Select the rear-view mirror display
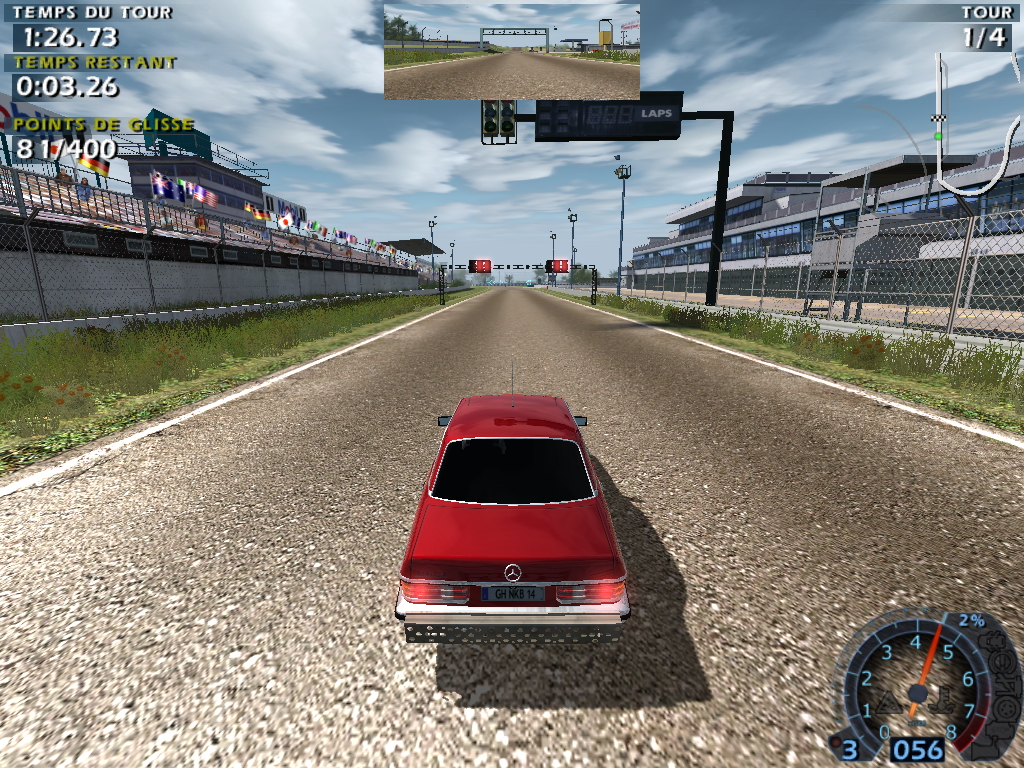This screenshot has width=1024, height=768. point(511,51)
